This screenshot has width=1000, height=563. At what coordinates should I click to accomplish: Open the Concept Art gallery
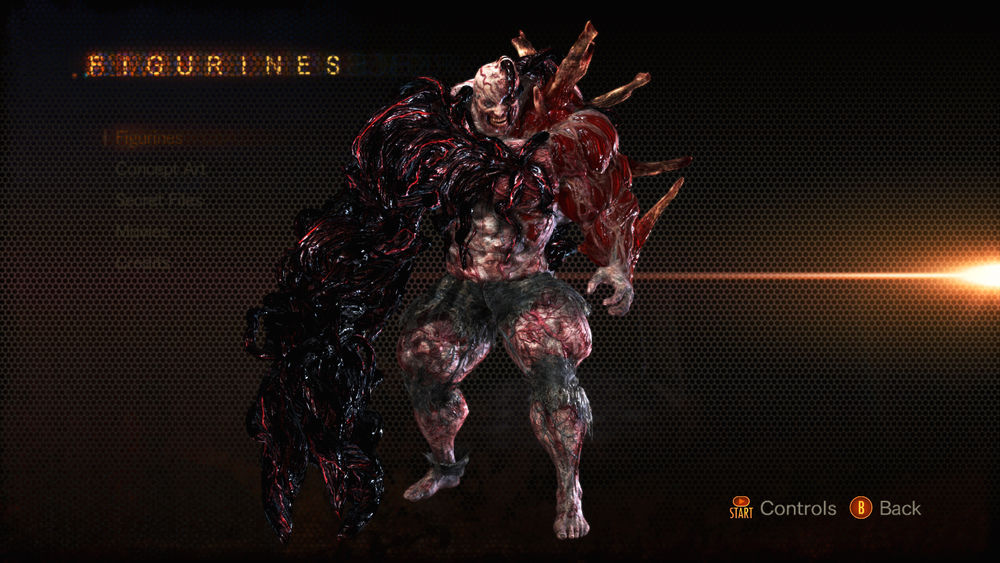coord(160,169)
